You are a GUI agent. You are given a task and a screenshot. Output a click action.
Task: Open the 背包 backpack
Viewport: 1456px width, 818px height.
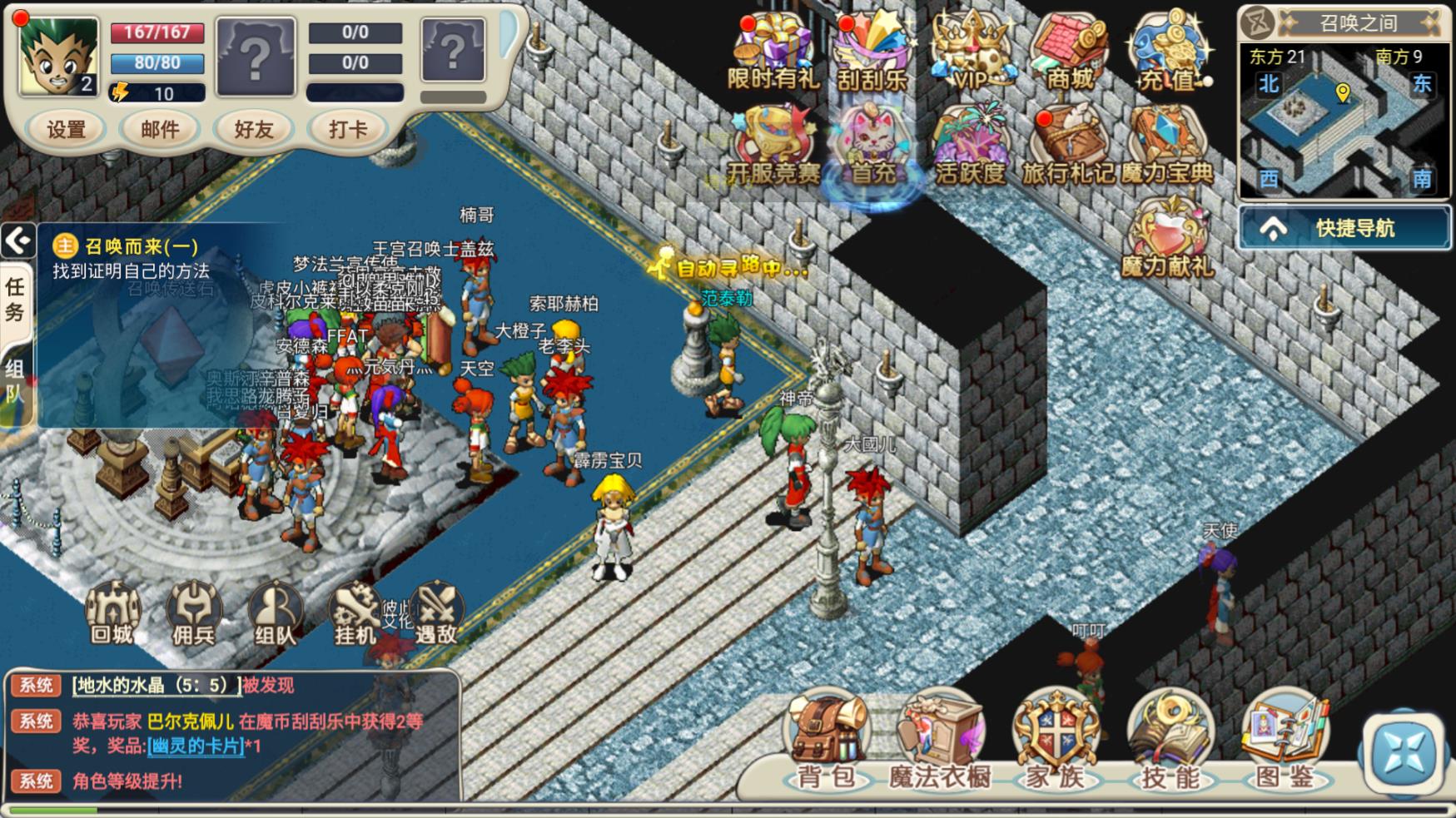tap(827, 742)
